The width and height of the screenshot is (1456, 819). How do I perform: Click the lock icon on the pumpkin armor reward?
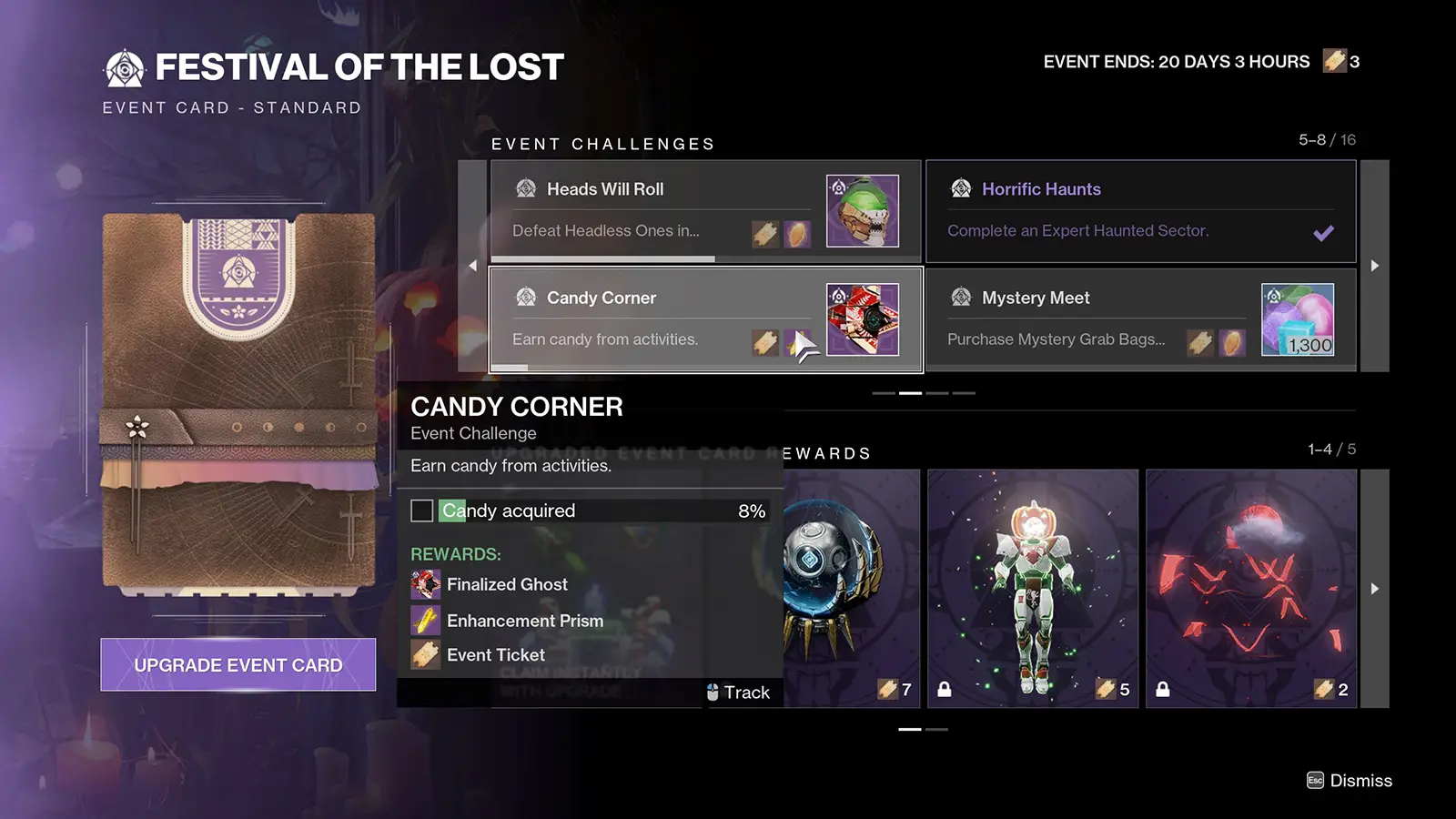click(944, 690)
